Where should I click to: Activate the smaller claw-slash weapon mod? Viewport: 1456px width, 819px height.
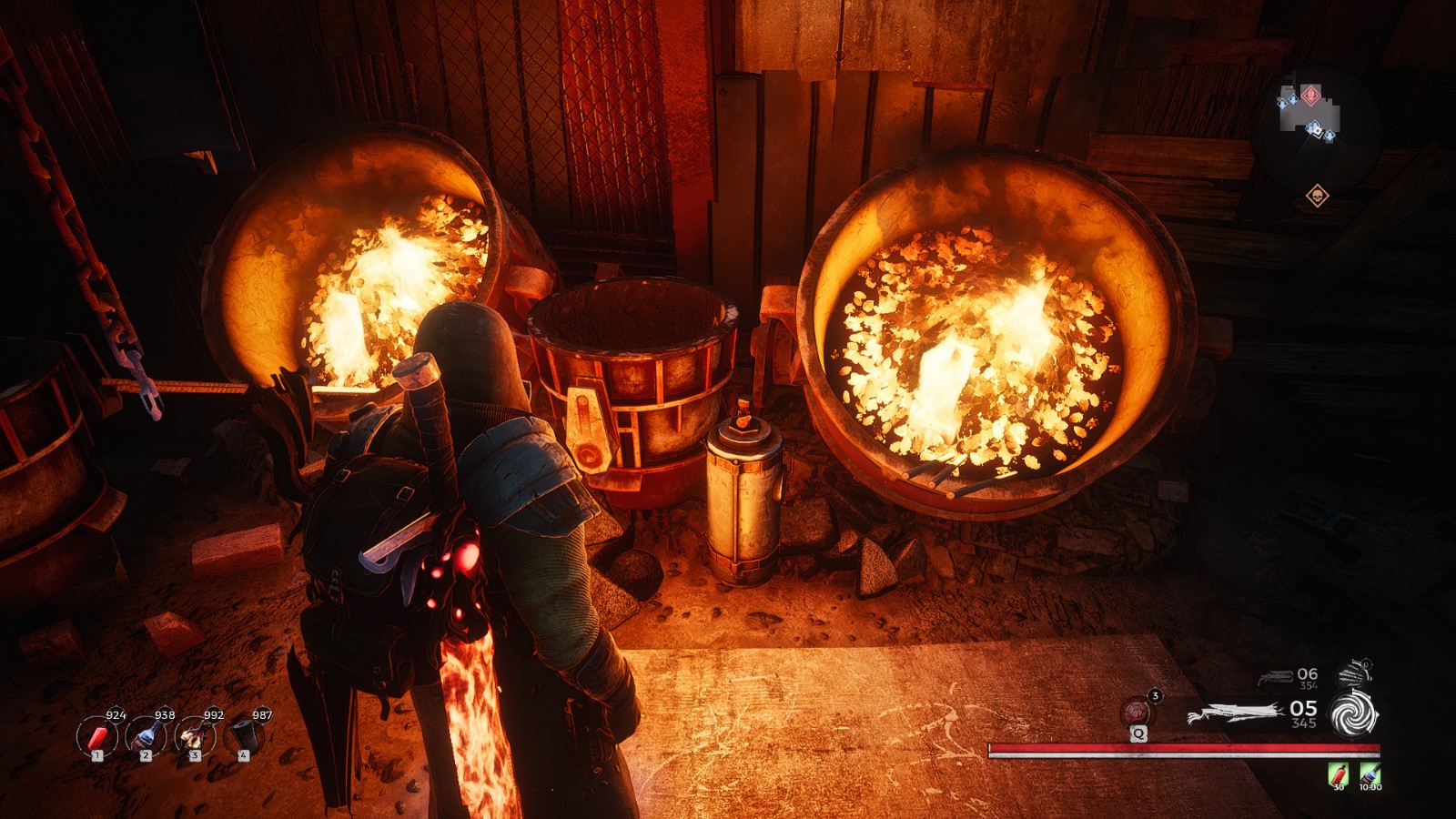coord(1355,674)
